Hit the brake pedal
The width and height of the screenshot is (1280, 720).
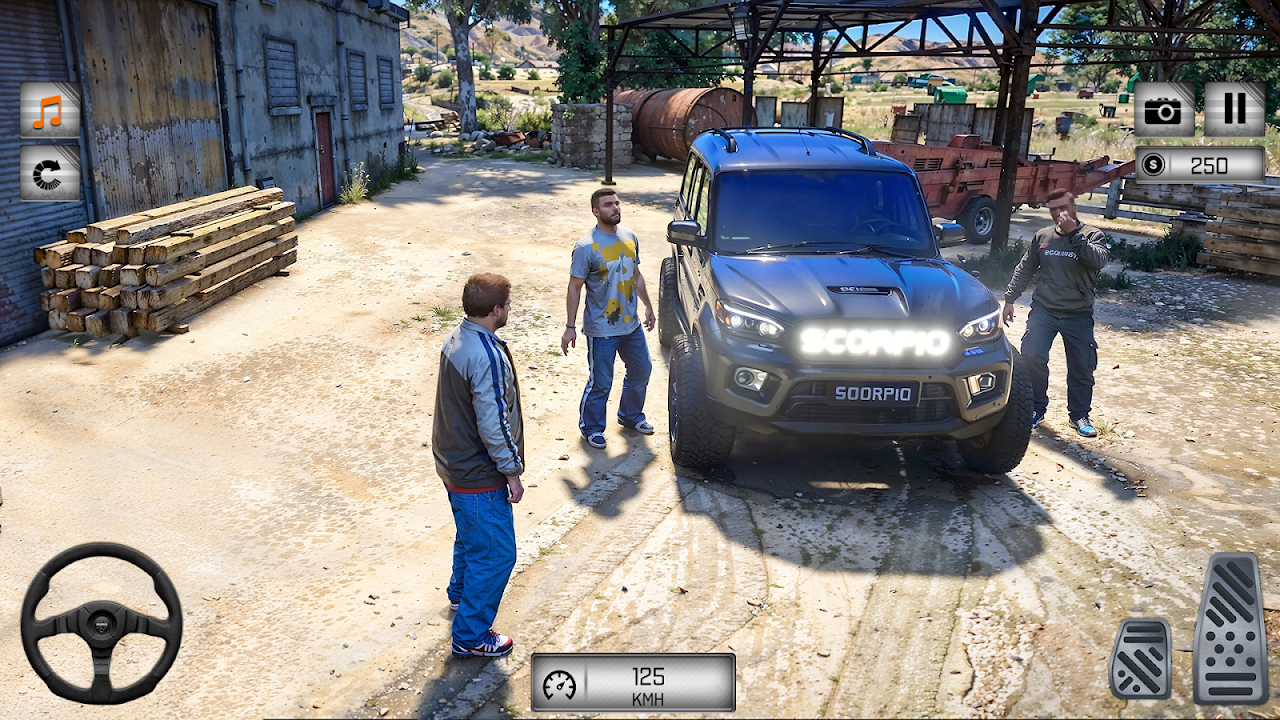[1140, 658]
